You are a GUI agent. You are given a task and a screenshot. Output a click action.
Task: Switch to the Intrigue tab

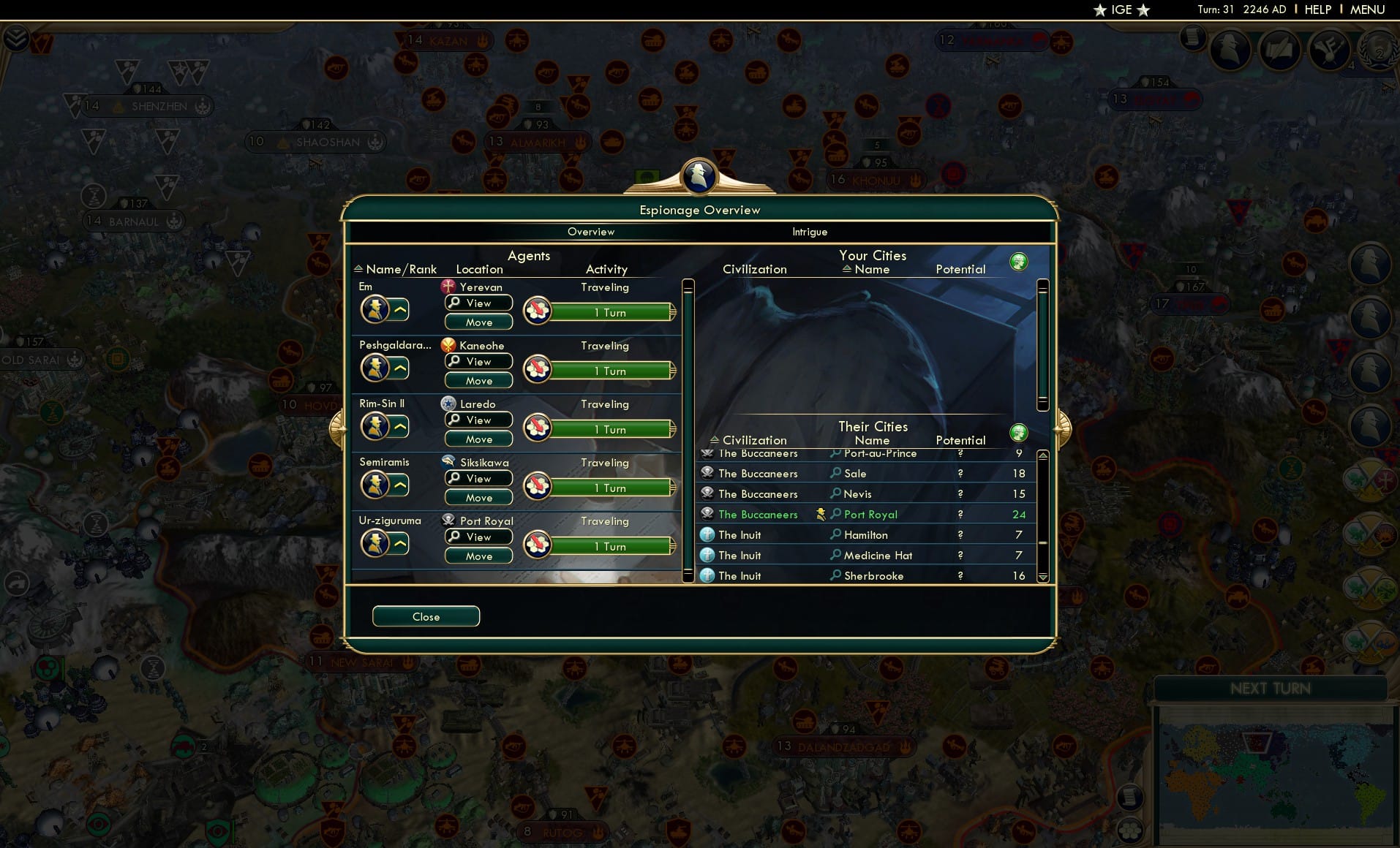(808, 232)
